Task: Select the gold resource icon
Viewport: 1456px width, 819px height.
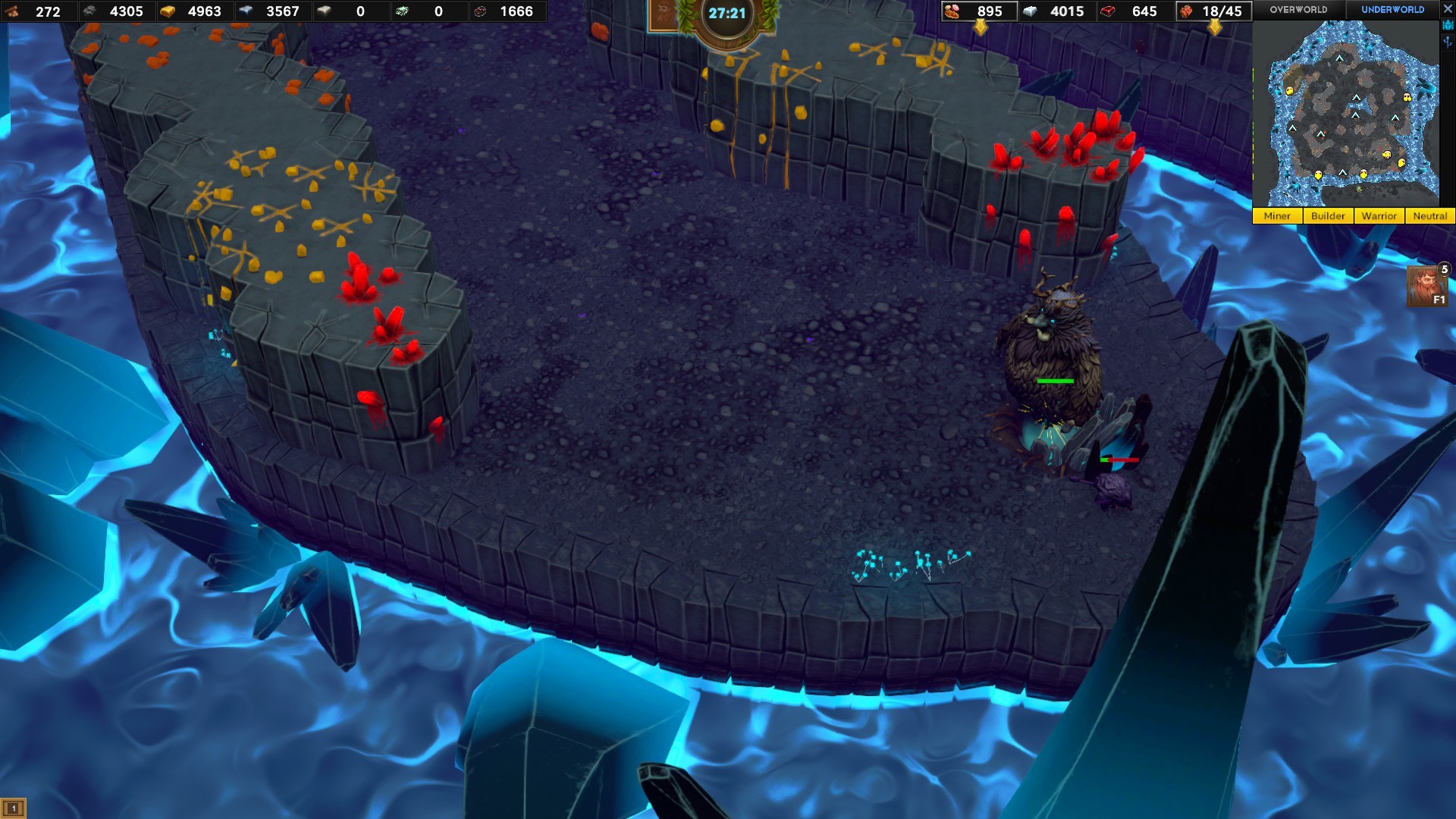Action: (168, 12)
